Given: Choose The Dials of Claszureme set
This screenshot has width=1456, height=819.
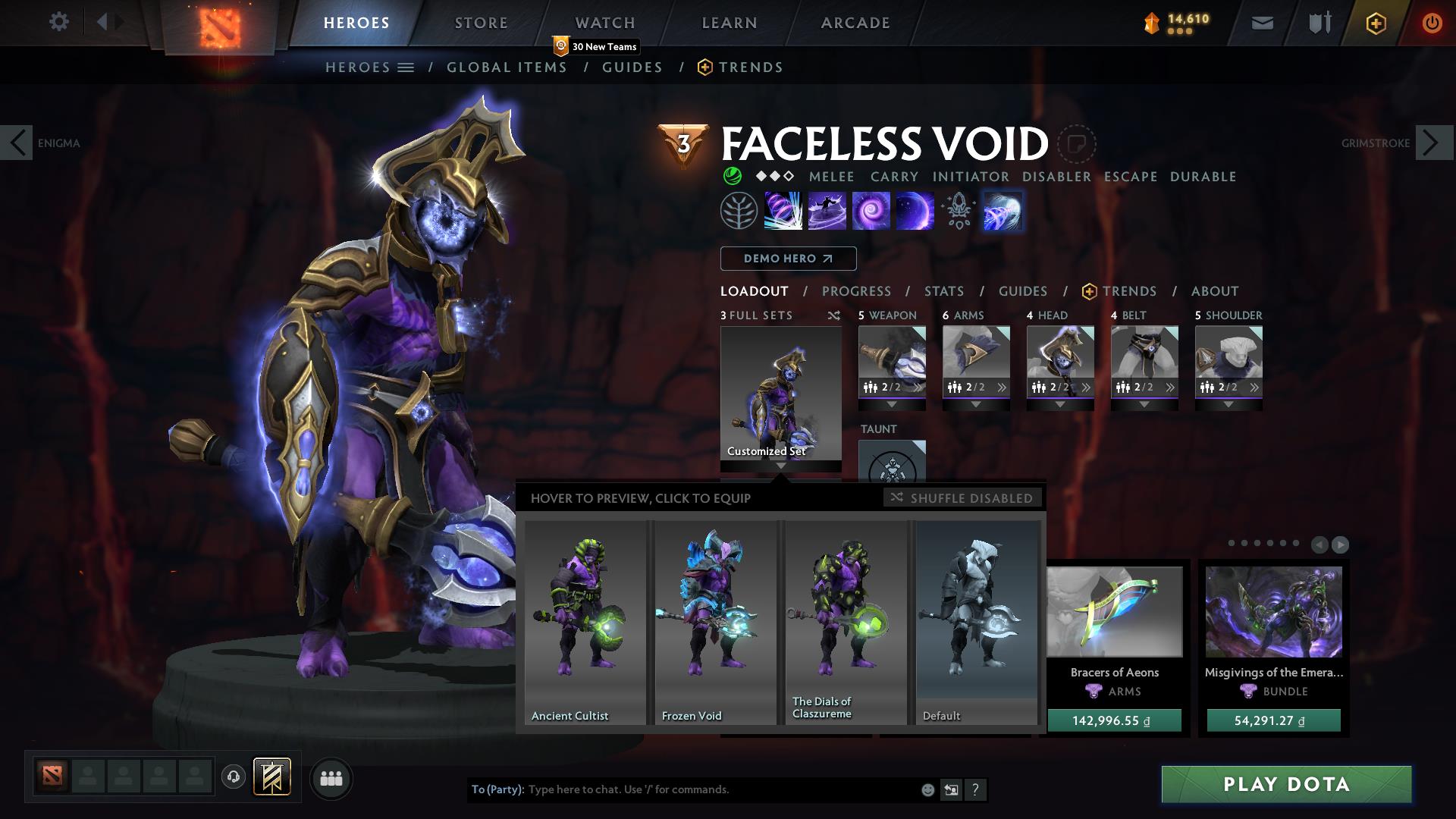Looking at the screenshot, I should point(846,622).
